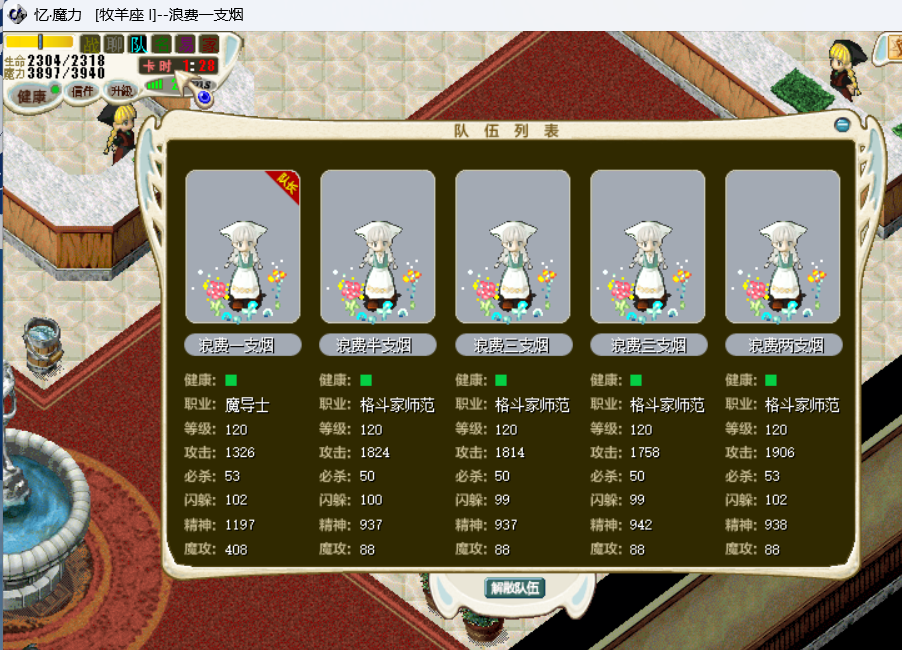Toggle the 战 battle button
This screenshot has width=902, height=650.
click(90, 44)
